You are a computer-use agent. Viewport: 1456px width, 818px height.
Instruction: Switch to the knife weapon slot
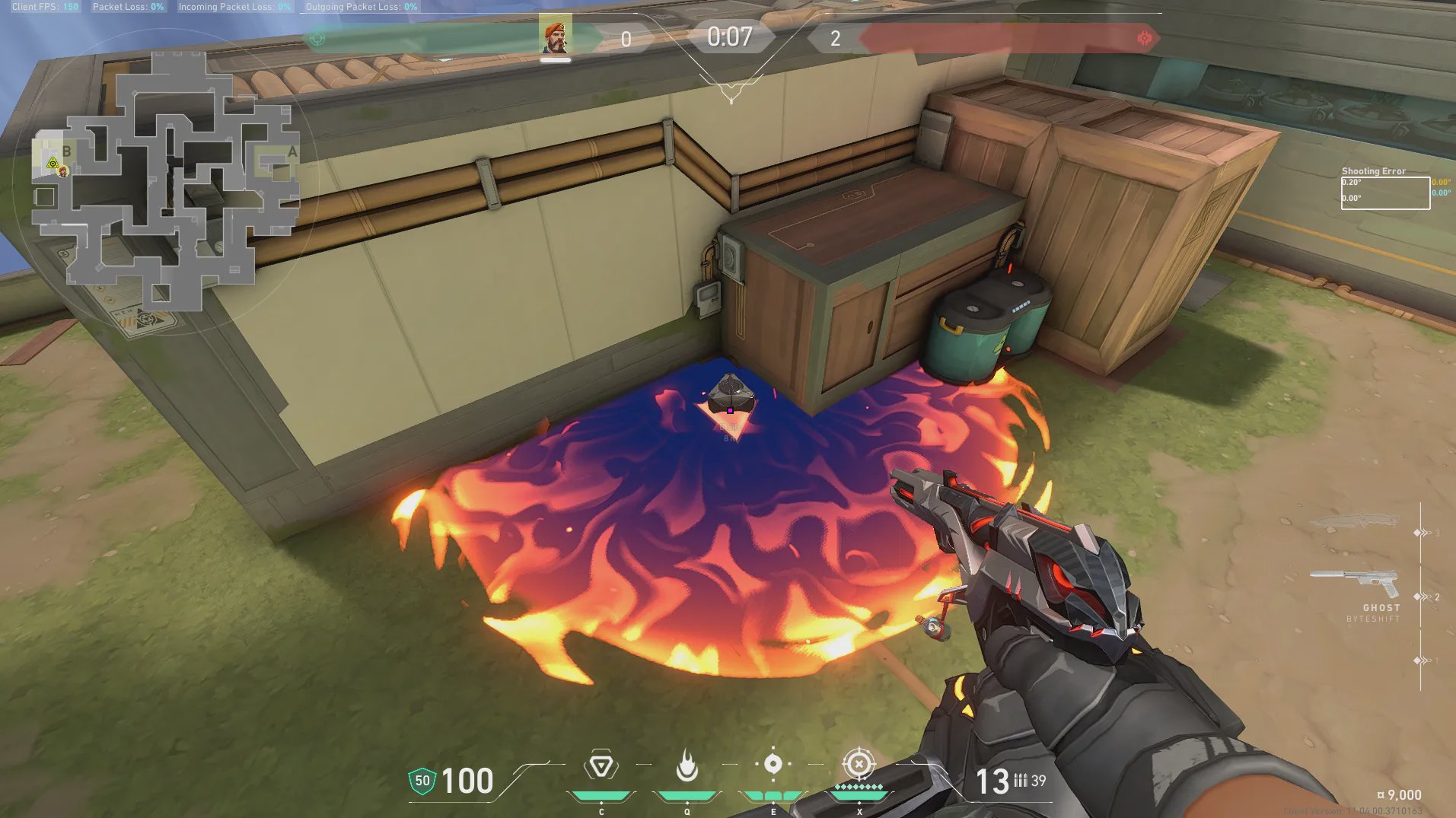click(1354, 523)
